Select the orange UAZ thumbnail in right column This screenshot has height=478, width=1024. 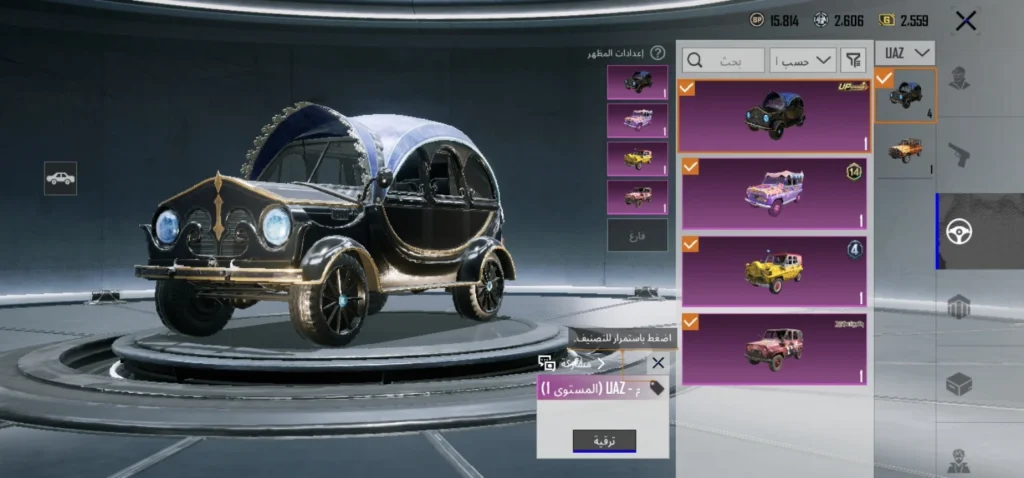click(904, 152)
